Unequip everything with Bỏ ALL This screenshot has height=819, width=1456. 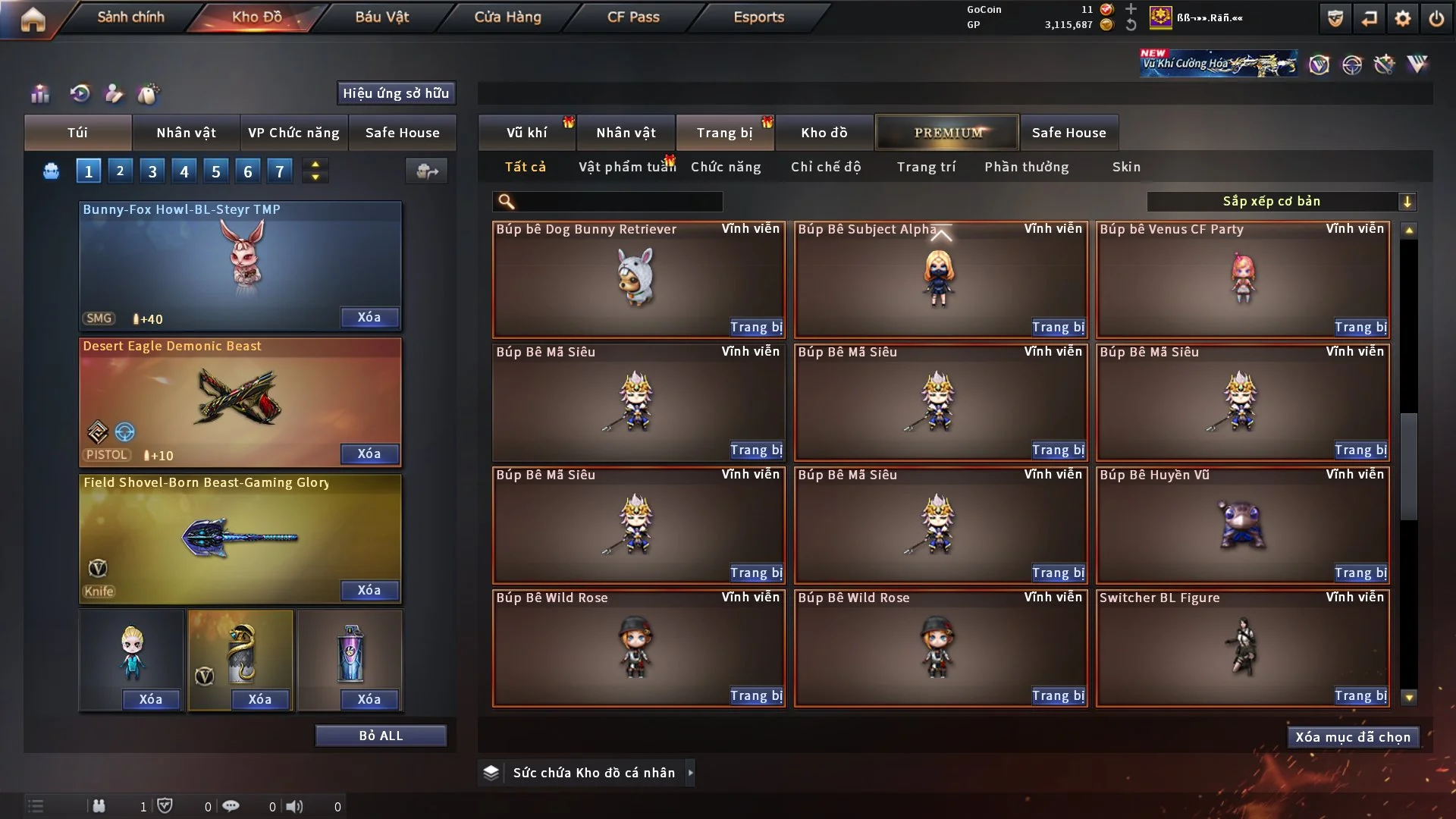click(381, 736)
